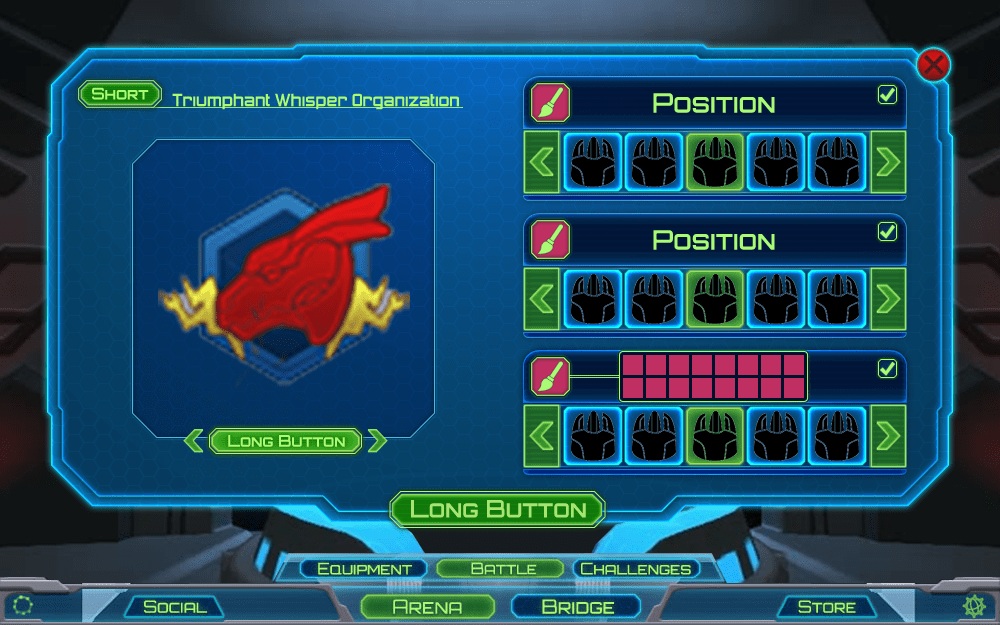Switch to the Equipment tab

tap(364, 569)
